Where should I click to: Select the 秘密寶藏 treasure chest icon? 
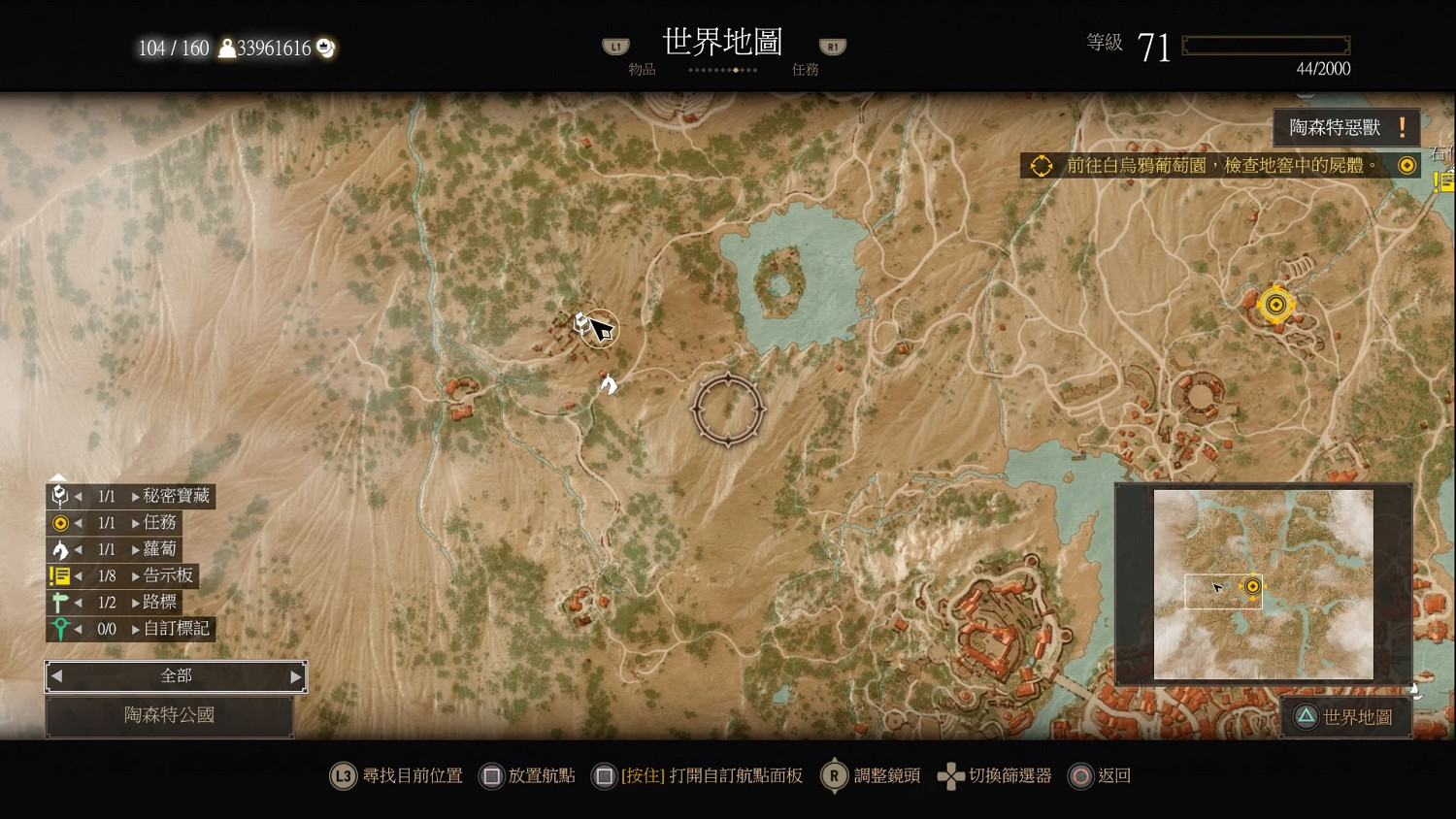tap(60, 496)
